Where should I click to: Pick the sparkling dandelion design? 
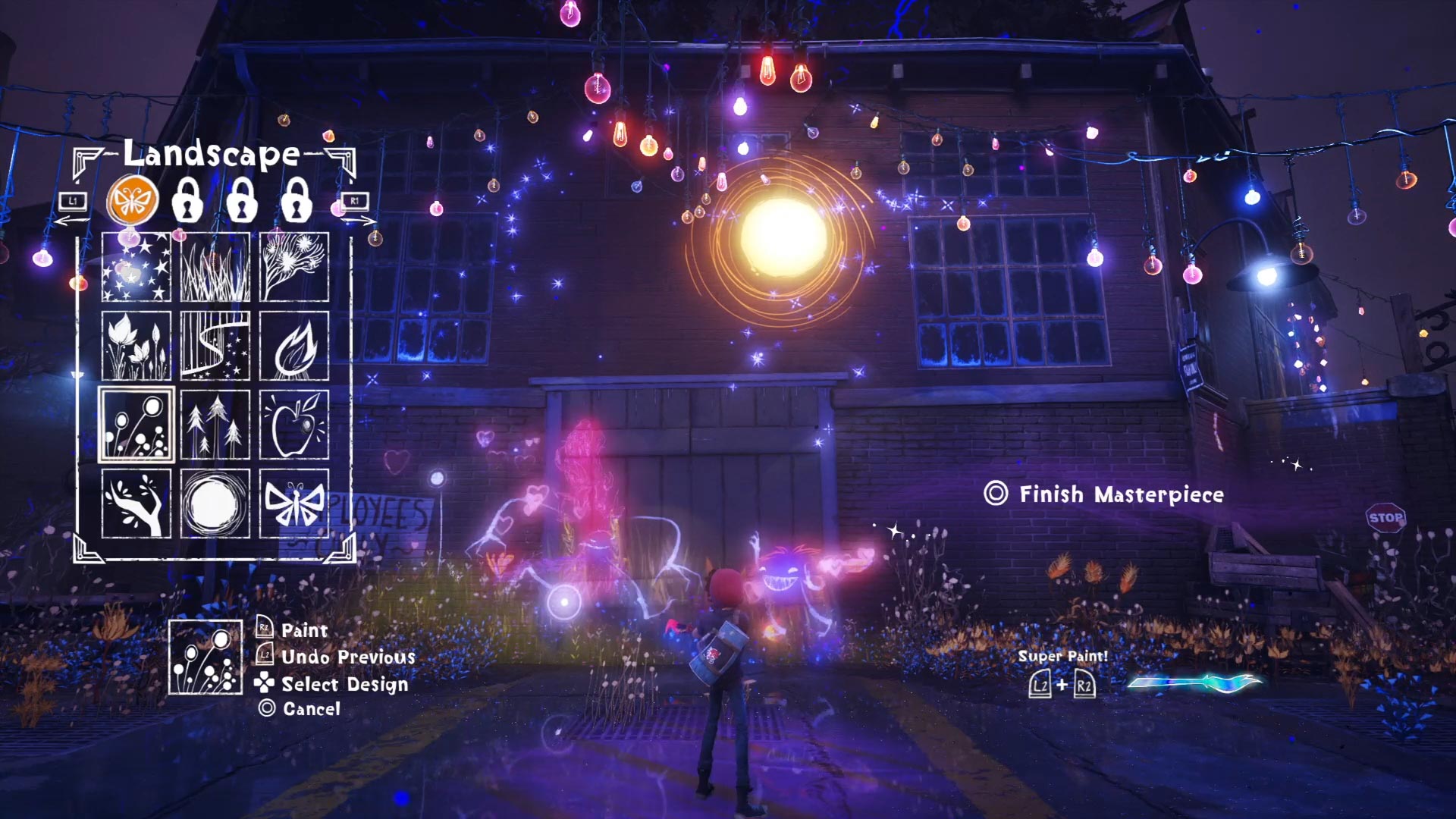click(294, 267)
